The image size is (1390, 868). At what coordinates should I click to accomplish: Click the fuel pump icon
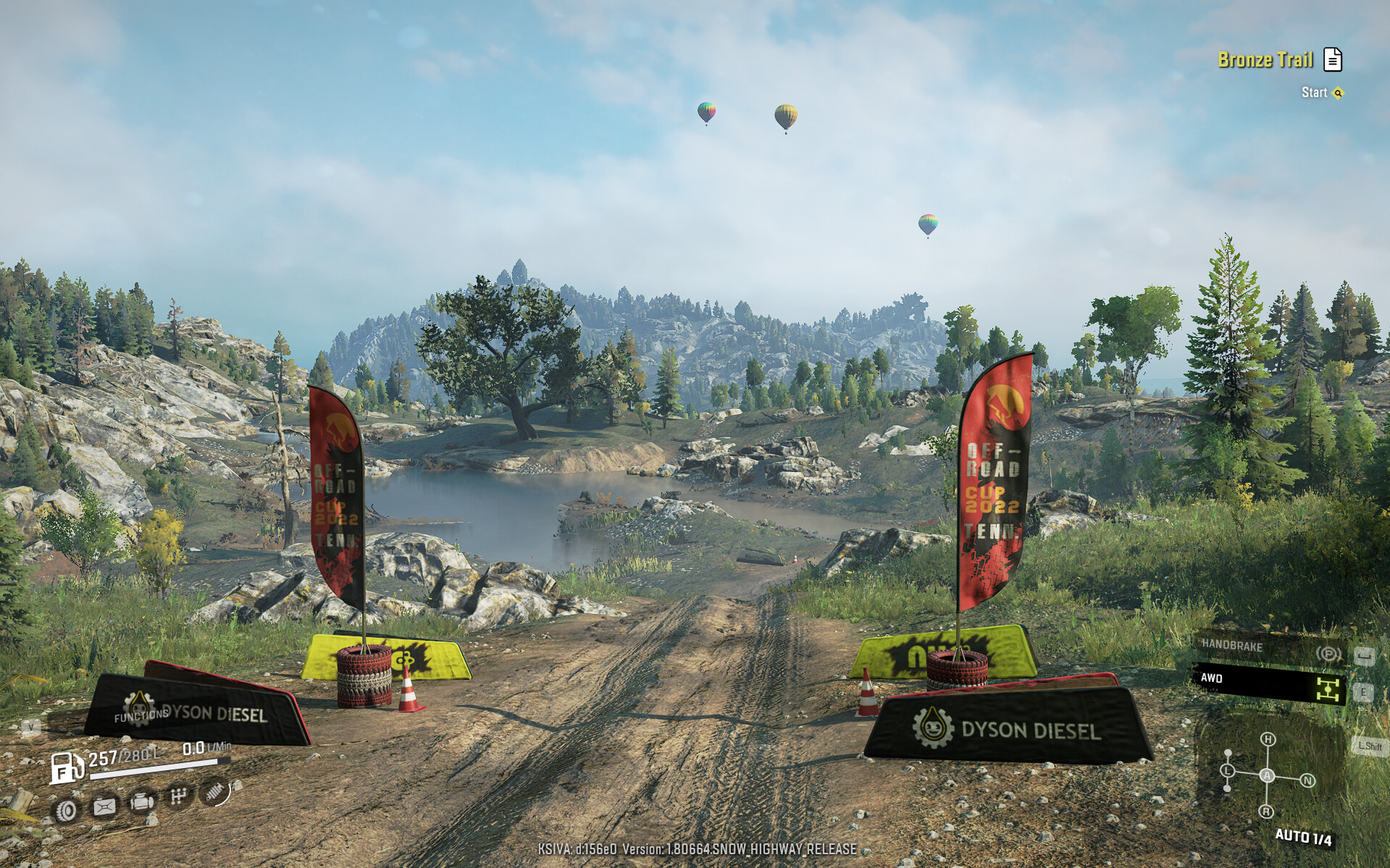coord(67,767)
